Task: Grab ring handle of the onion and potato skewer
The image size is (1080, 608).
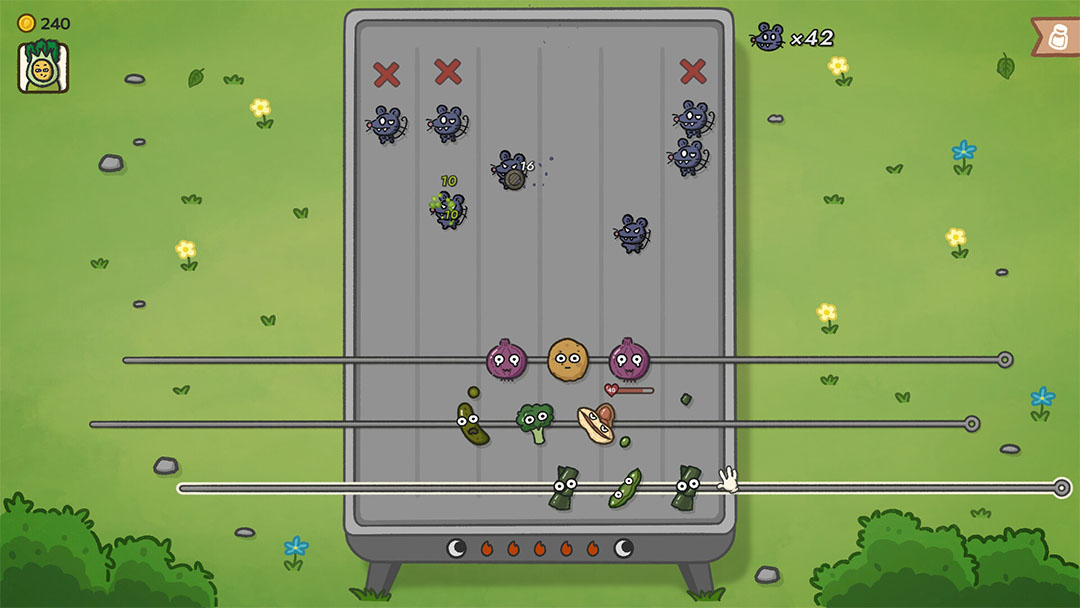Action: pos(1005,360)
